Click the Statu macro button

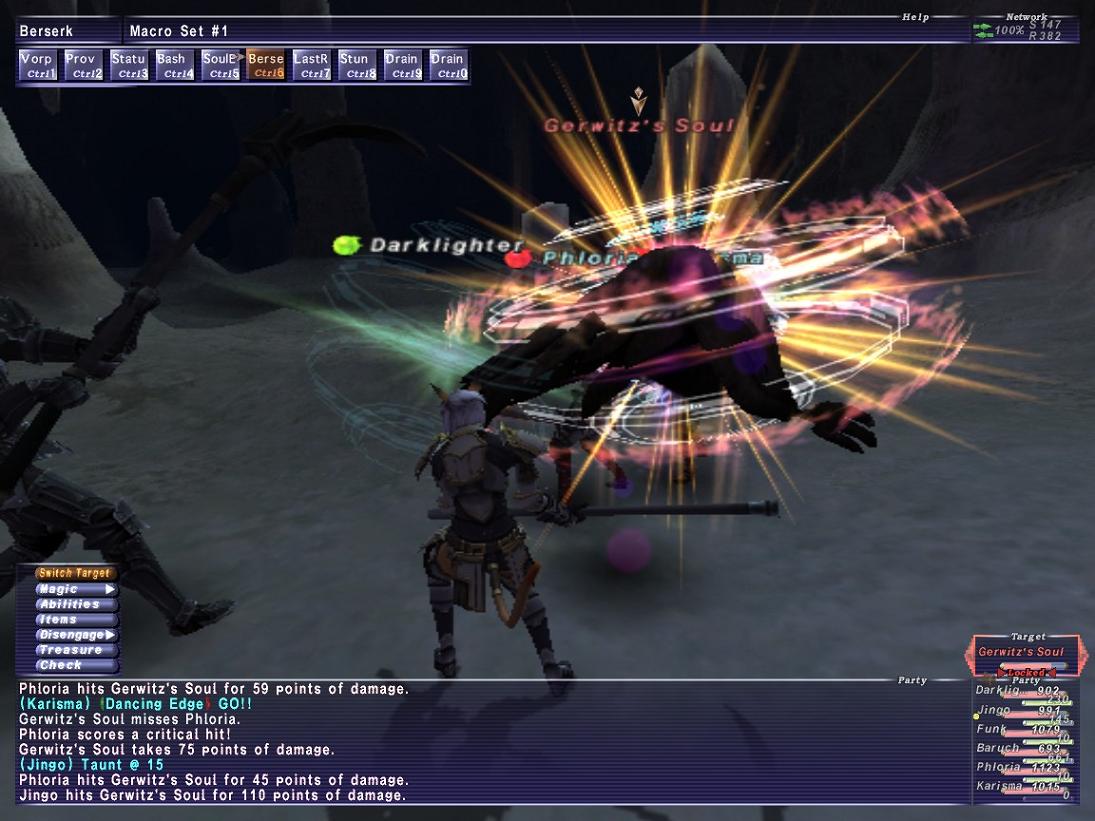pyautogui.click(x=129, y=66)
